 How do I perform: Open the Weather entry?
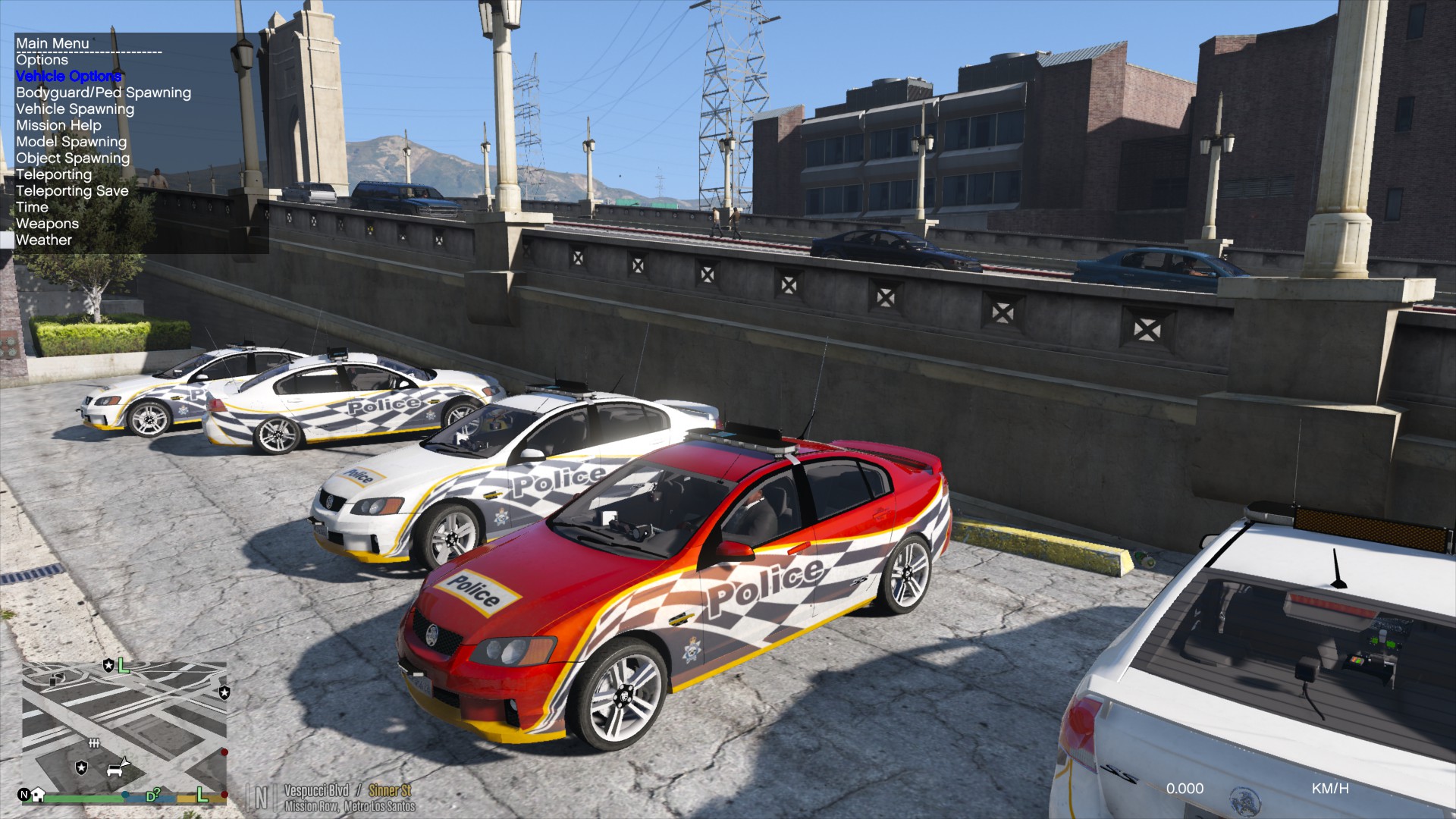(44, 240)
